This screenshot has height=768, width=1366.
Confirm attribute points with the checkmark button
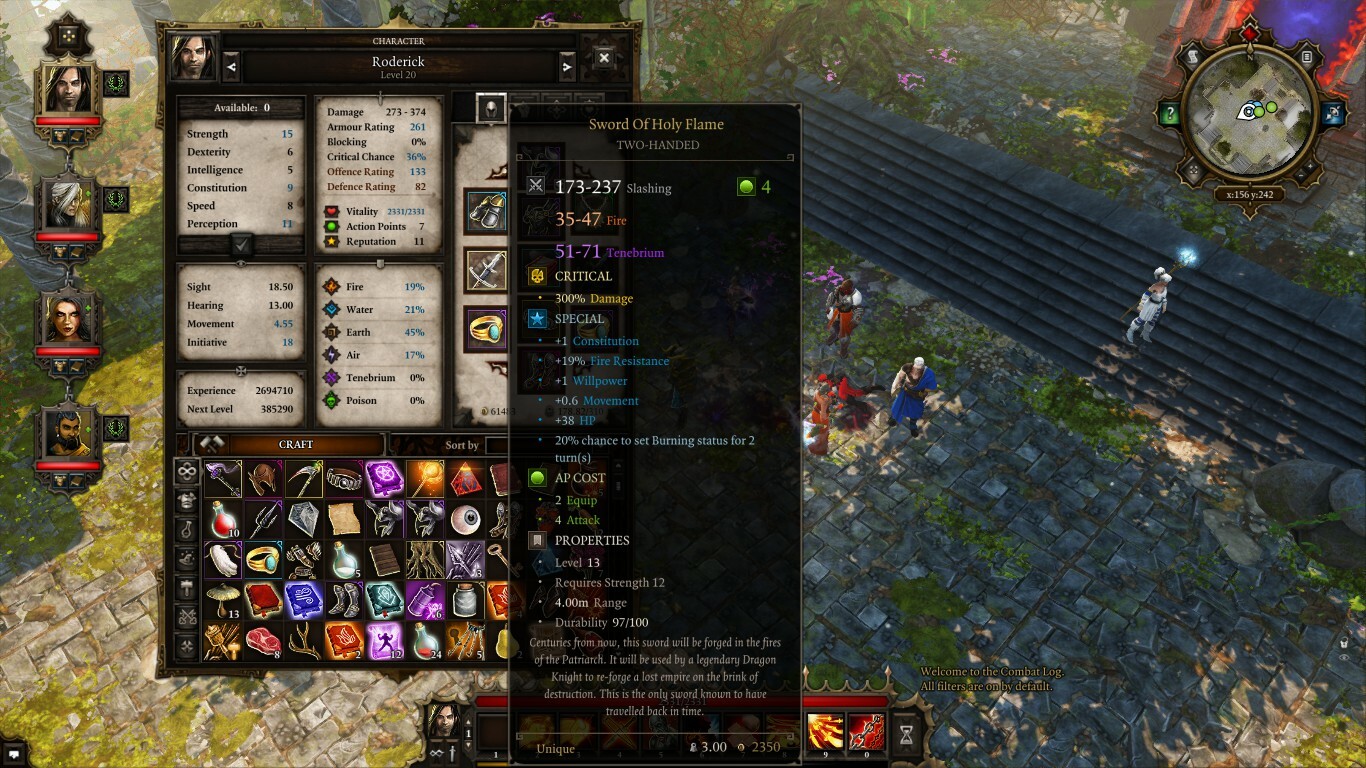coord(241,244)
